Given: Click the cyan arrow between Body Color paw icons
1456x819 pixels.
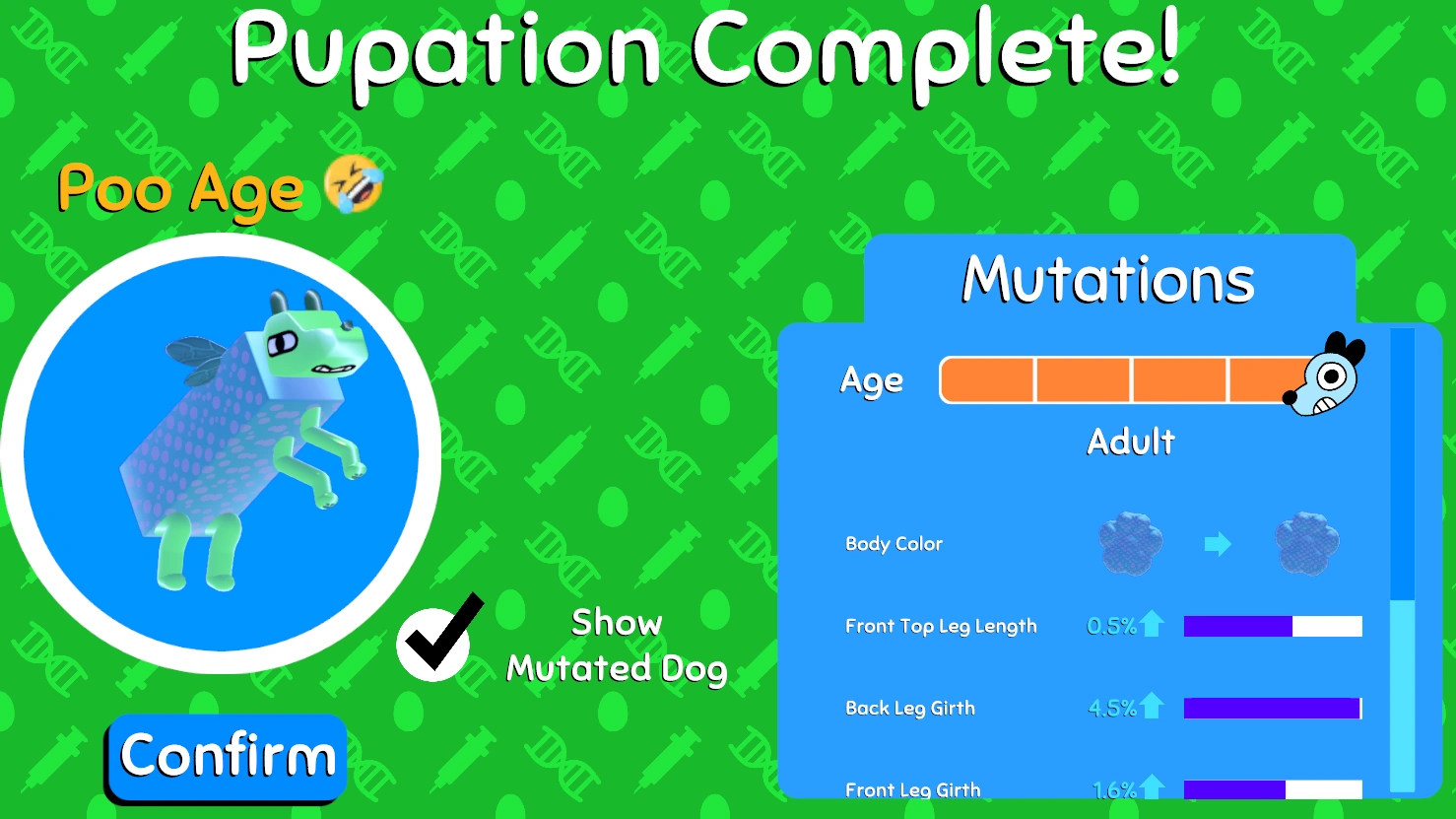Looking at the screenshot, I should (1218, 544).
